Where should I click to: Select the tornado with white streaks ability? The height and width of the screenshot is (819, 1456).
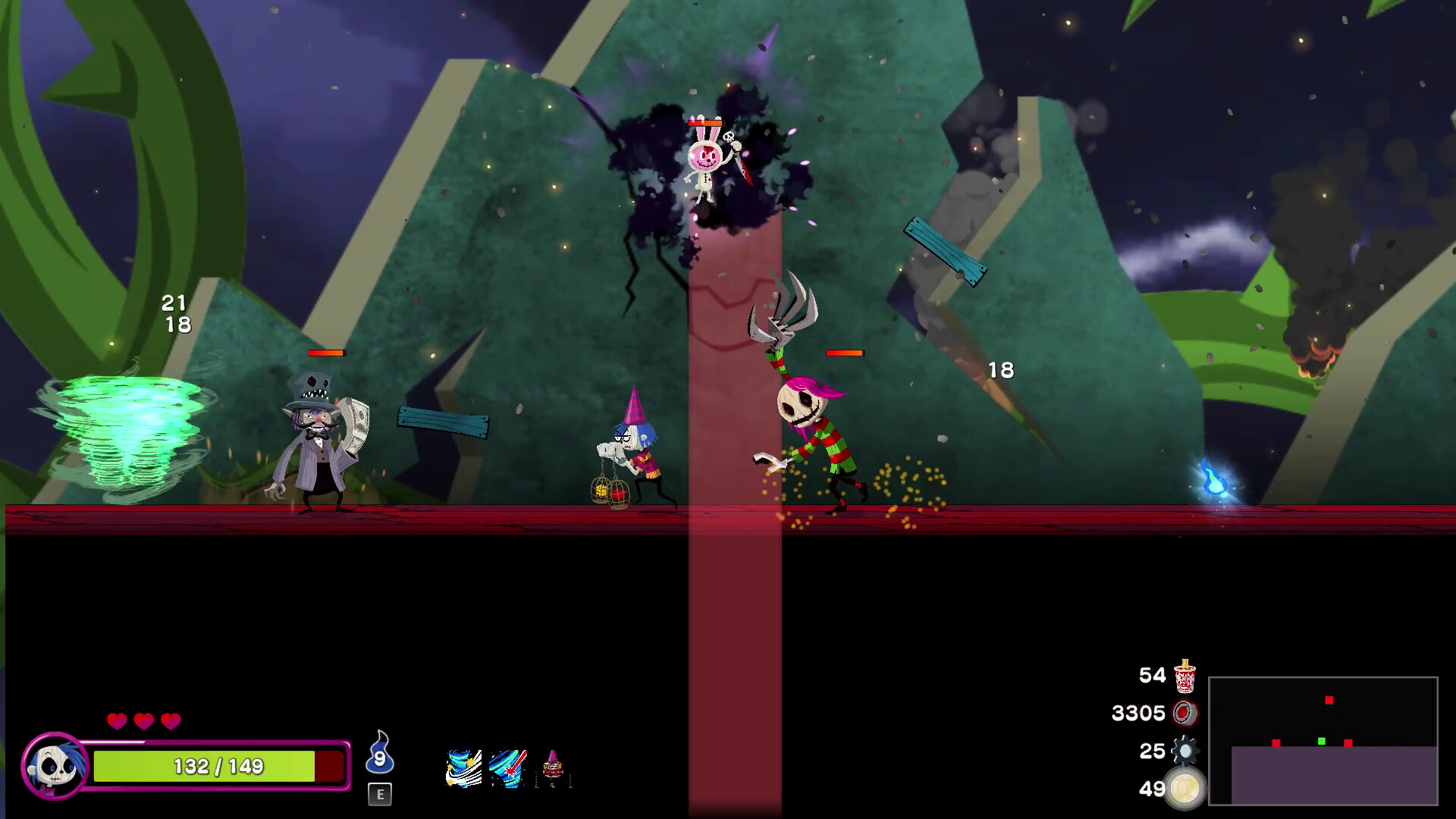pos(463,768)
